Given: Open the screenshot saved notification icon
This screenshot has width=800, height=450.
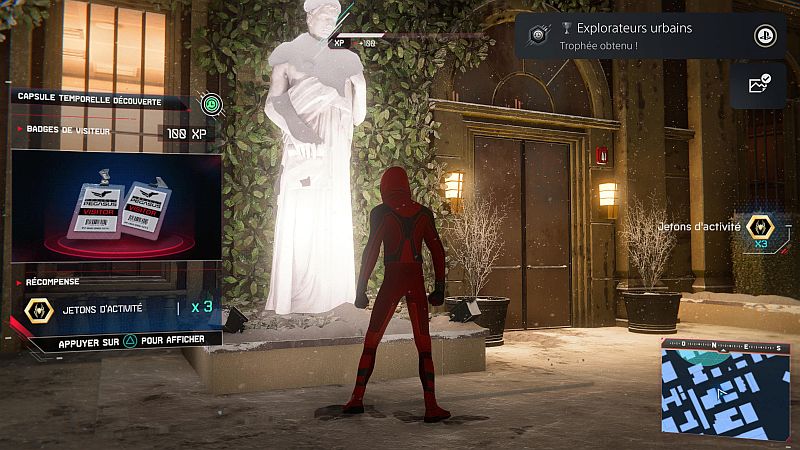Looking at the screenshot, I should (758, 85).
